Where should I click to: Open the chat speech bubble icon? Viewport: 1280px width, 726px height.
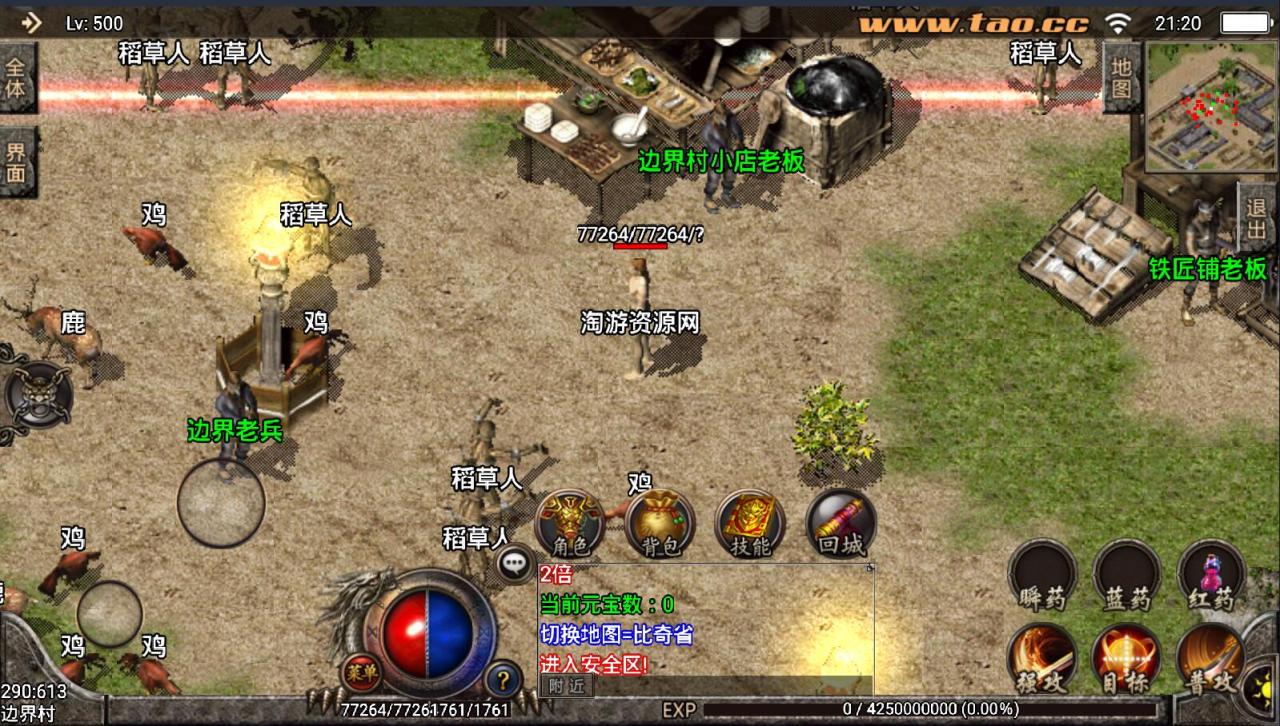pyautogui.click(x=515, y=564)
